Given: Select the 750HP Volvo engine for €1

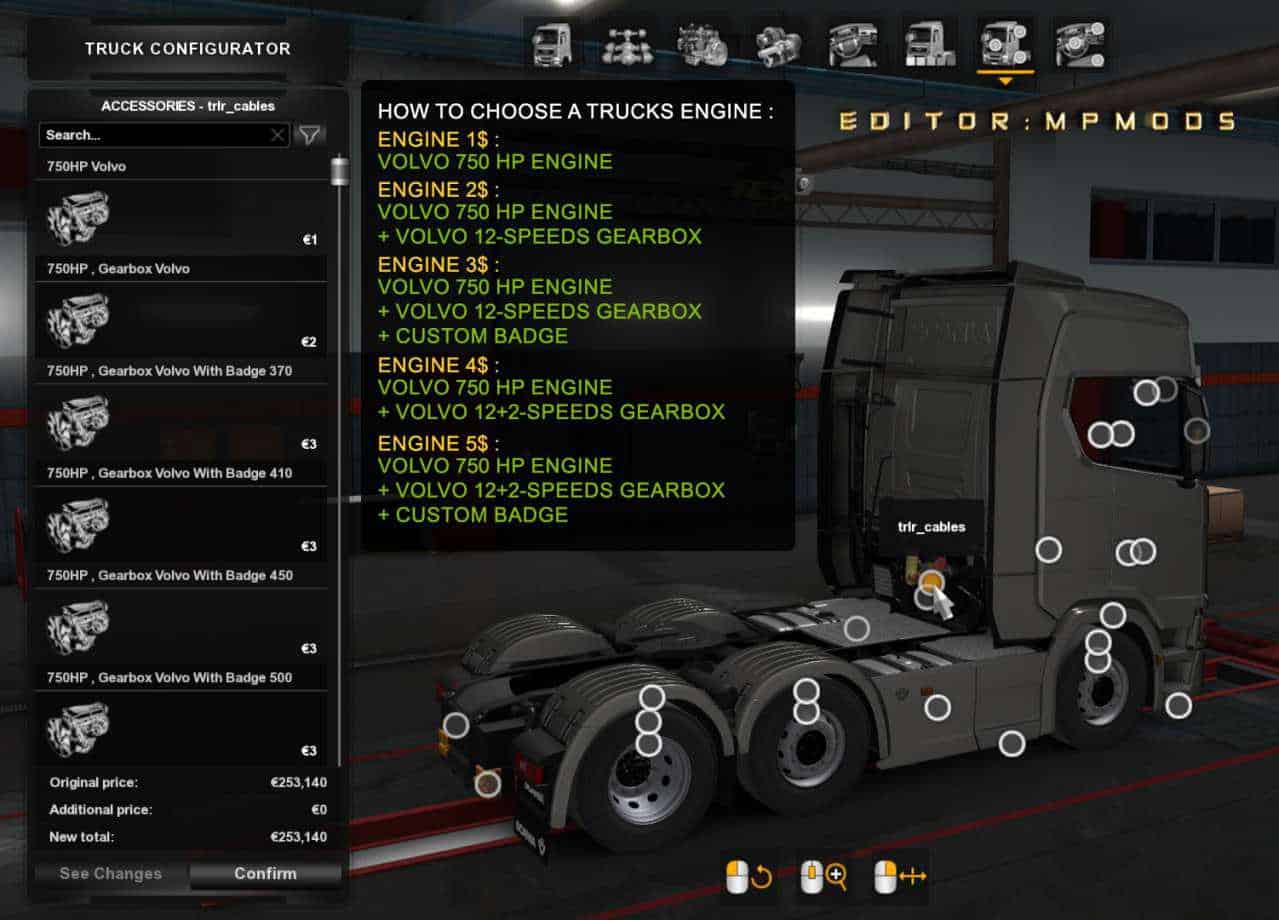Looking at the screenshot, I should click(x=180, y=219).
